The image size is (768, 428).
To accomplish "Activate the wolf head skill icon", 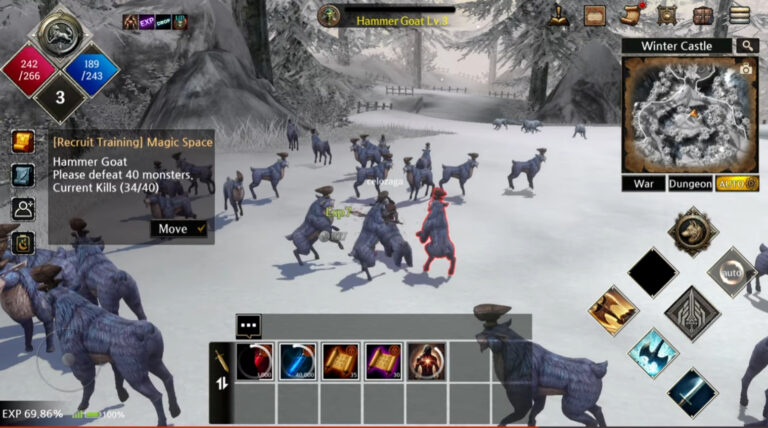I will (x=692, y=230).
